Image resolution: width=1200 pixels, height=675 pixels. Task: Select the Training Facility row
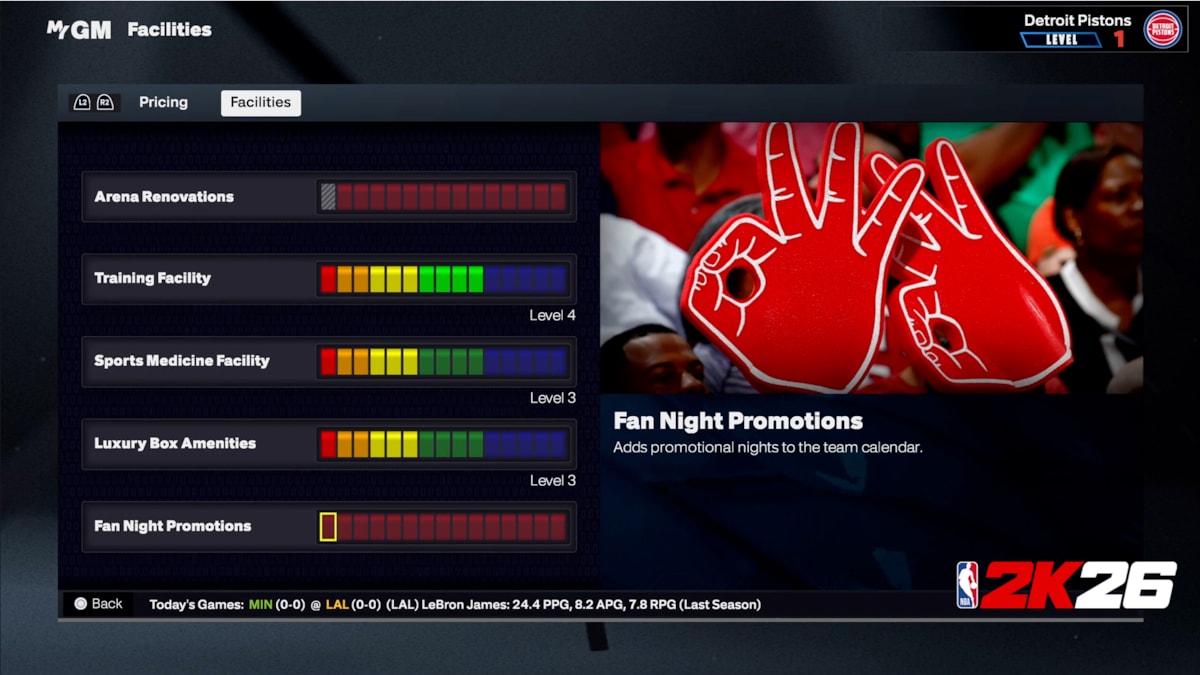329,279
